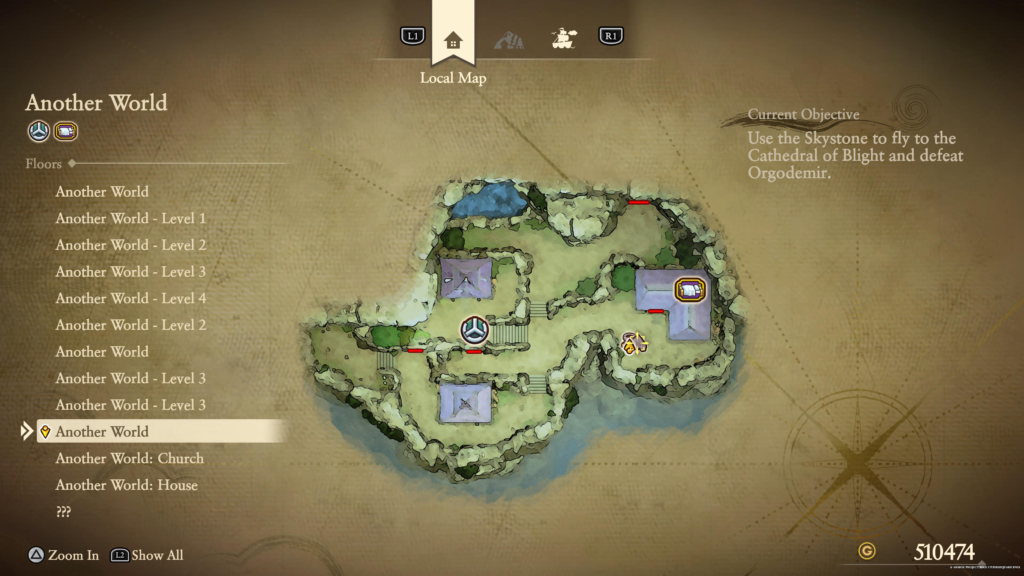
Task: Switch to the sailing ship map tab
Action: tap(566, 38)
